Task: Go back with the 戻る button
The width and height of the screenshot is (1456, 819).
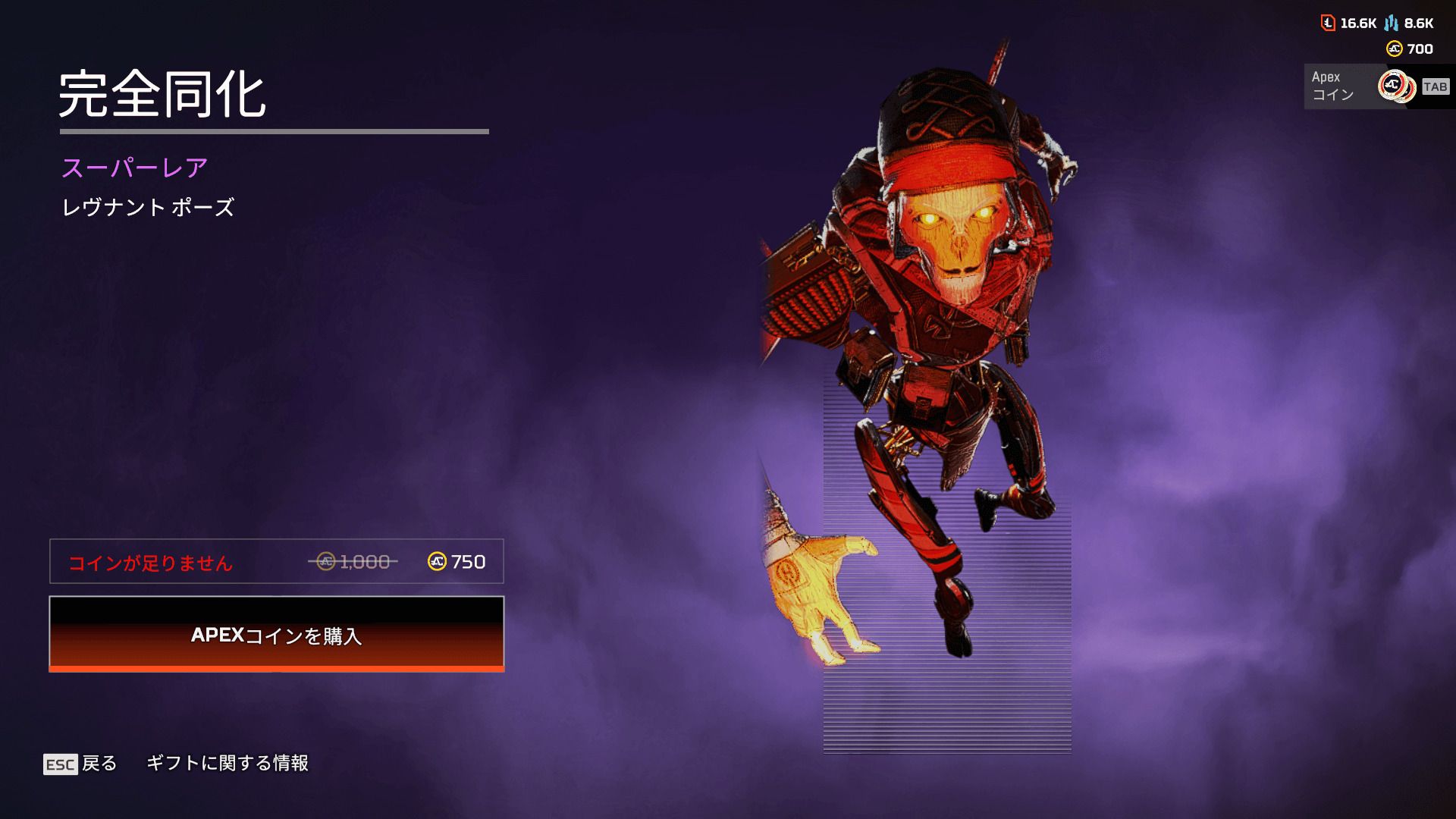Action: (x=80, y=764)
